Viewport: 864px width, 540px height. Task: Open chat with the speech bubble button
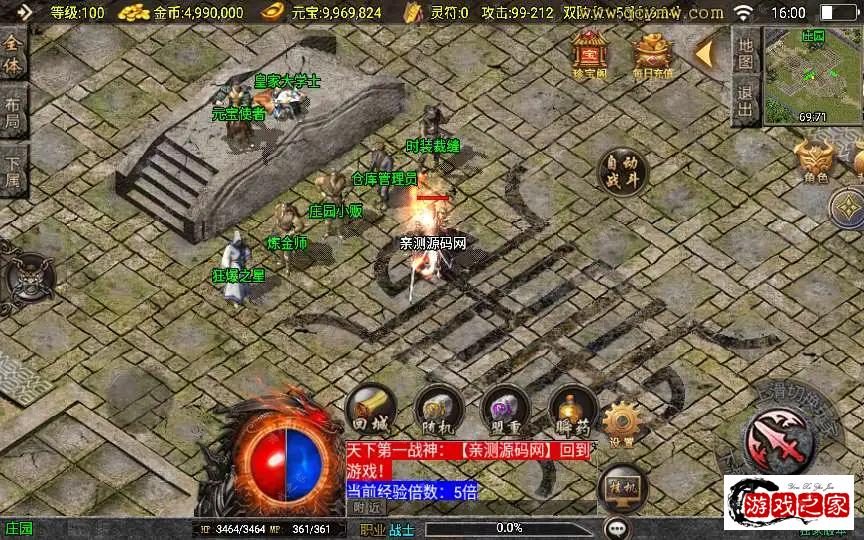point(616,527)
